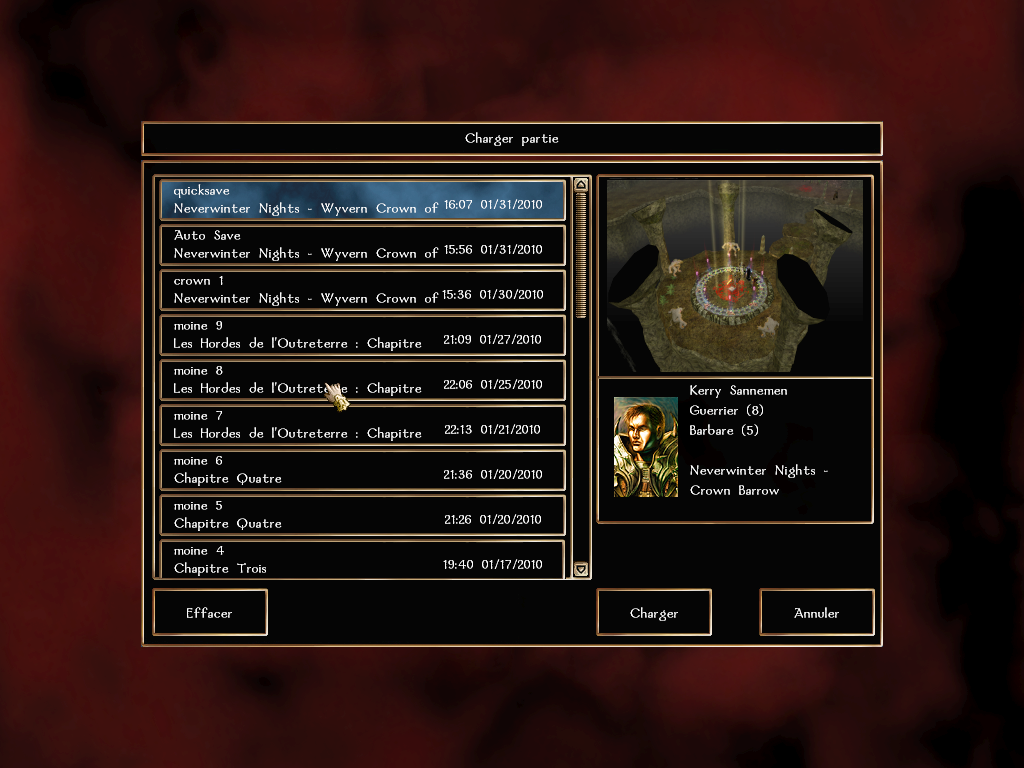Image resolution: width=1024 pixels, height=768 pixels.
Task: Choose the moine 7 save file
Action: pos(362,425)
